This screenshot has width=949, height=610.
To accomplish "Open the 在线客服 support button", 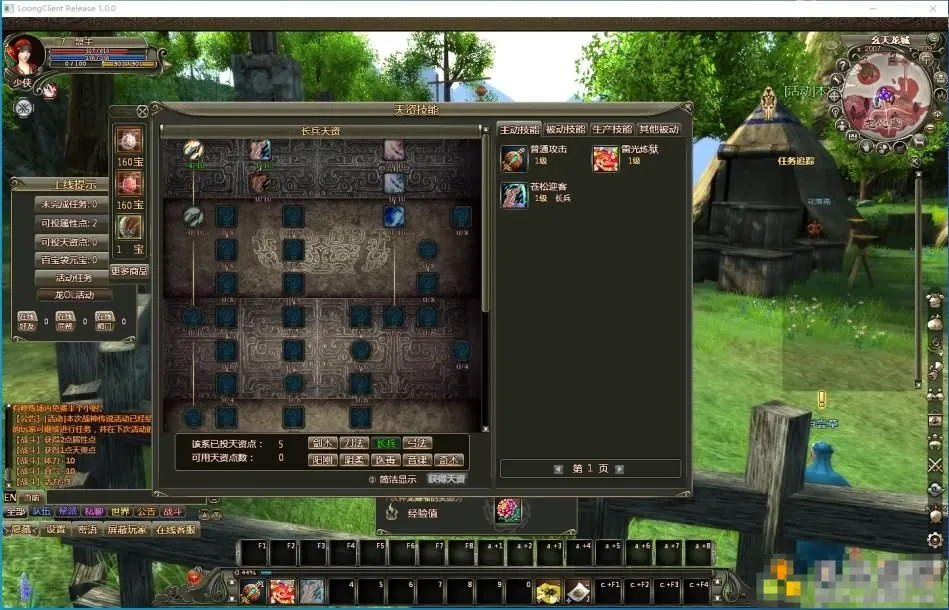I will 175,530.
